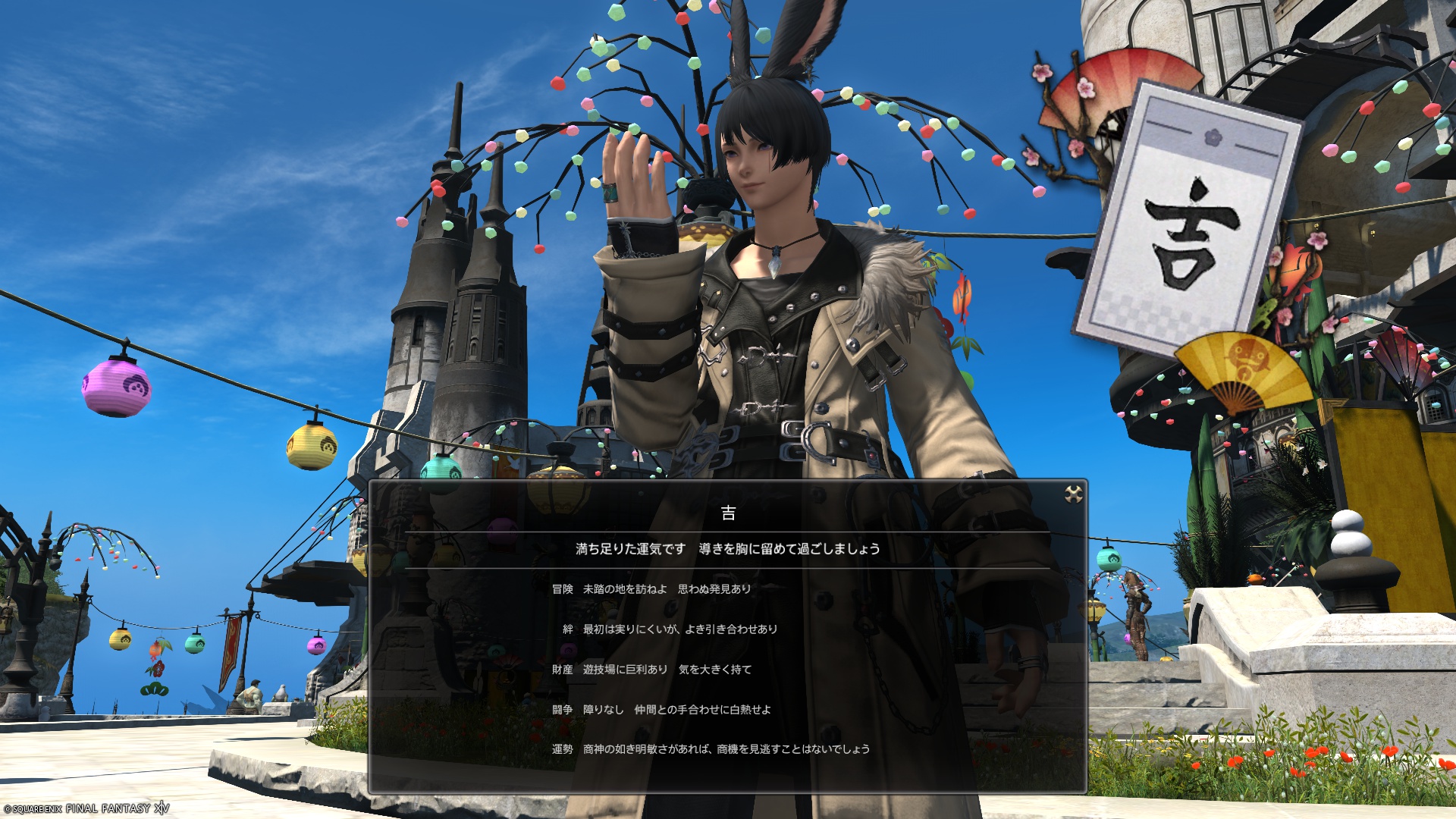Close the omikuji fortune window

1073,494
